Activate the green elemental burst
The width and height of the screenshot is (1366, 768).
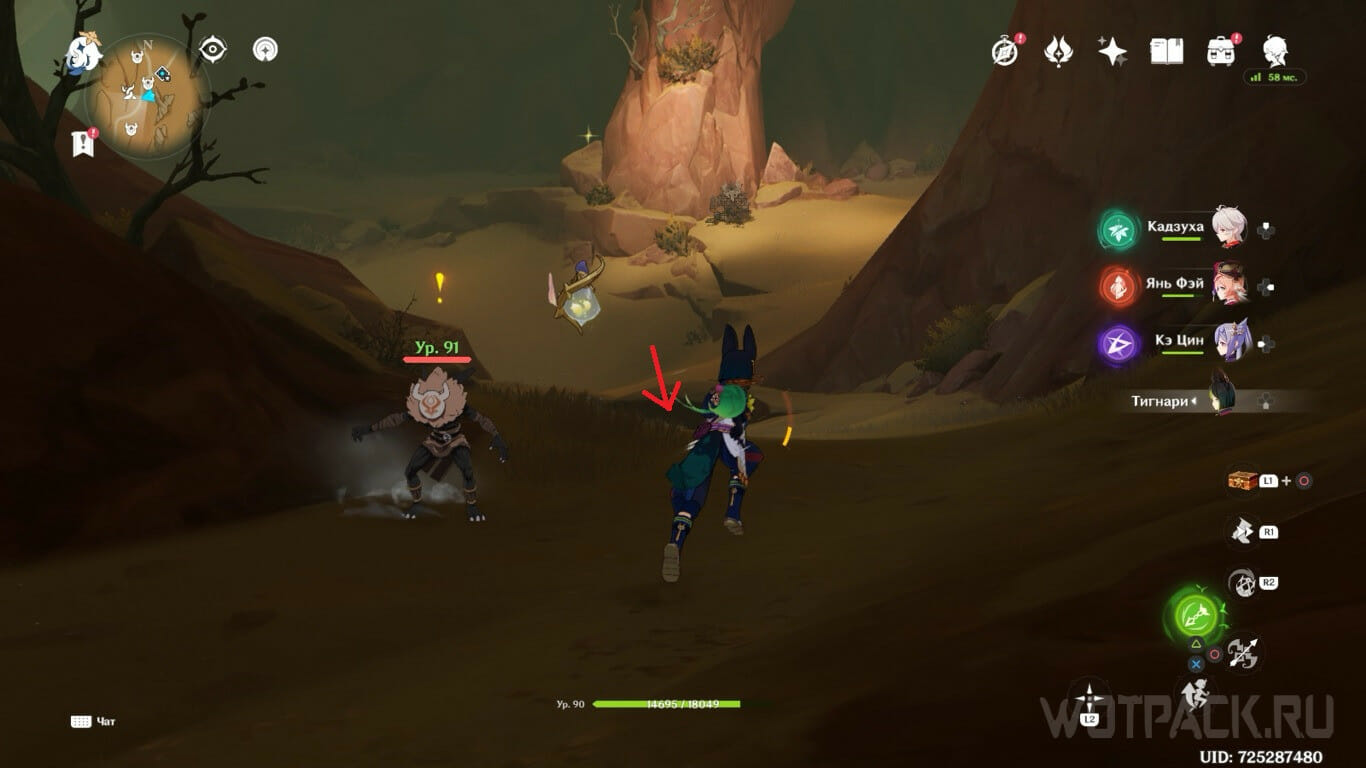(1193, 615)
